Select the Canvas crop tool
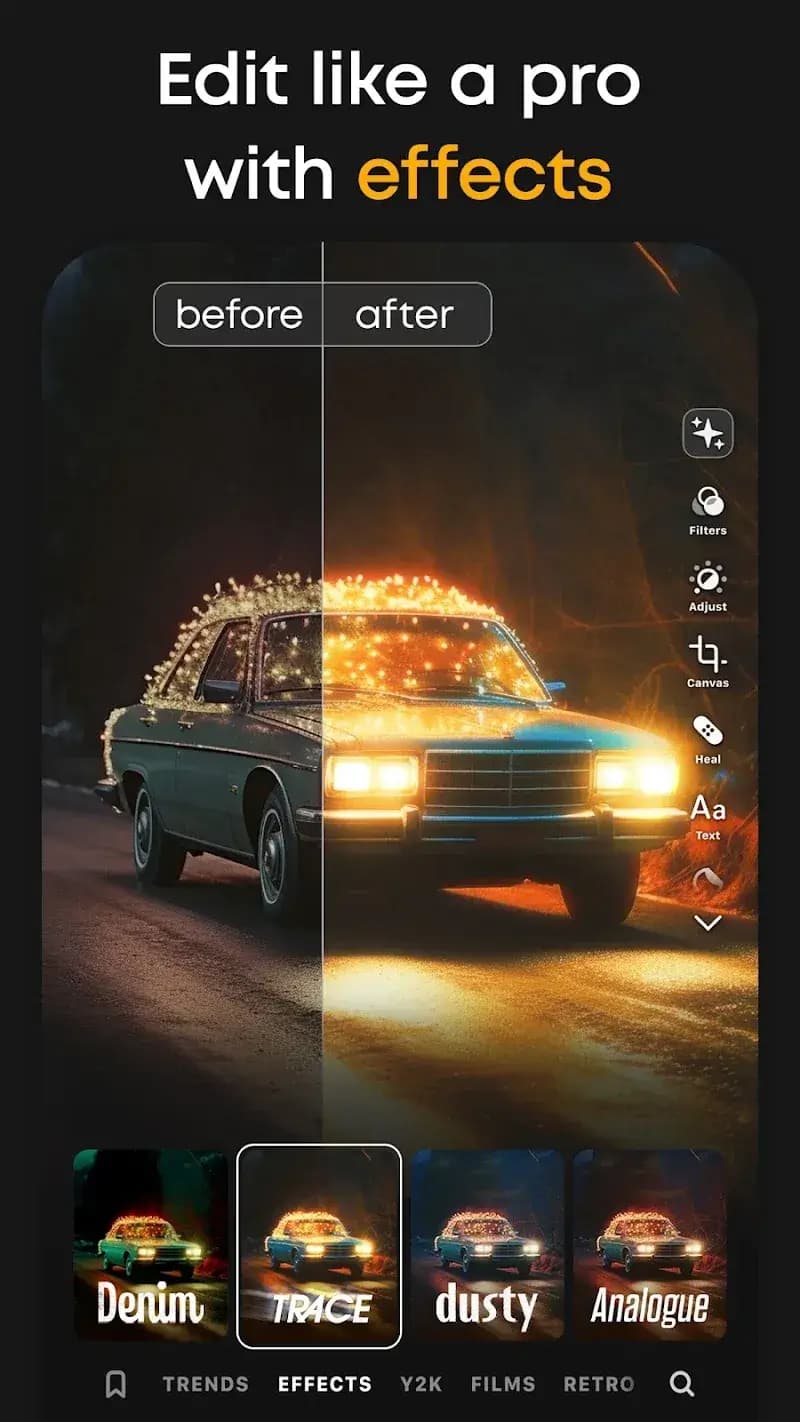The width and height of the screenshot is (800, 1422). 708,660
